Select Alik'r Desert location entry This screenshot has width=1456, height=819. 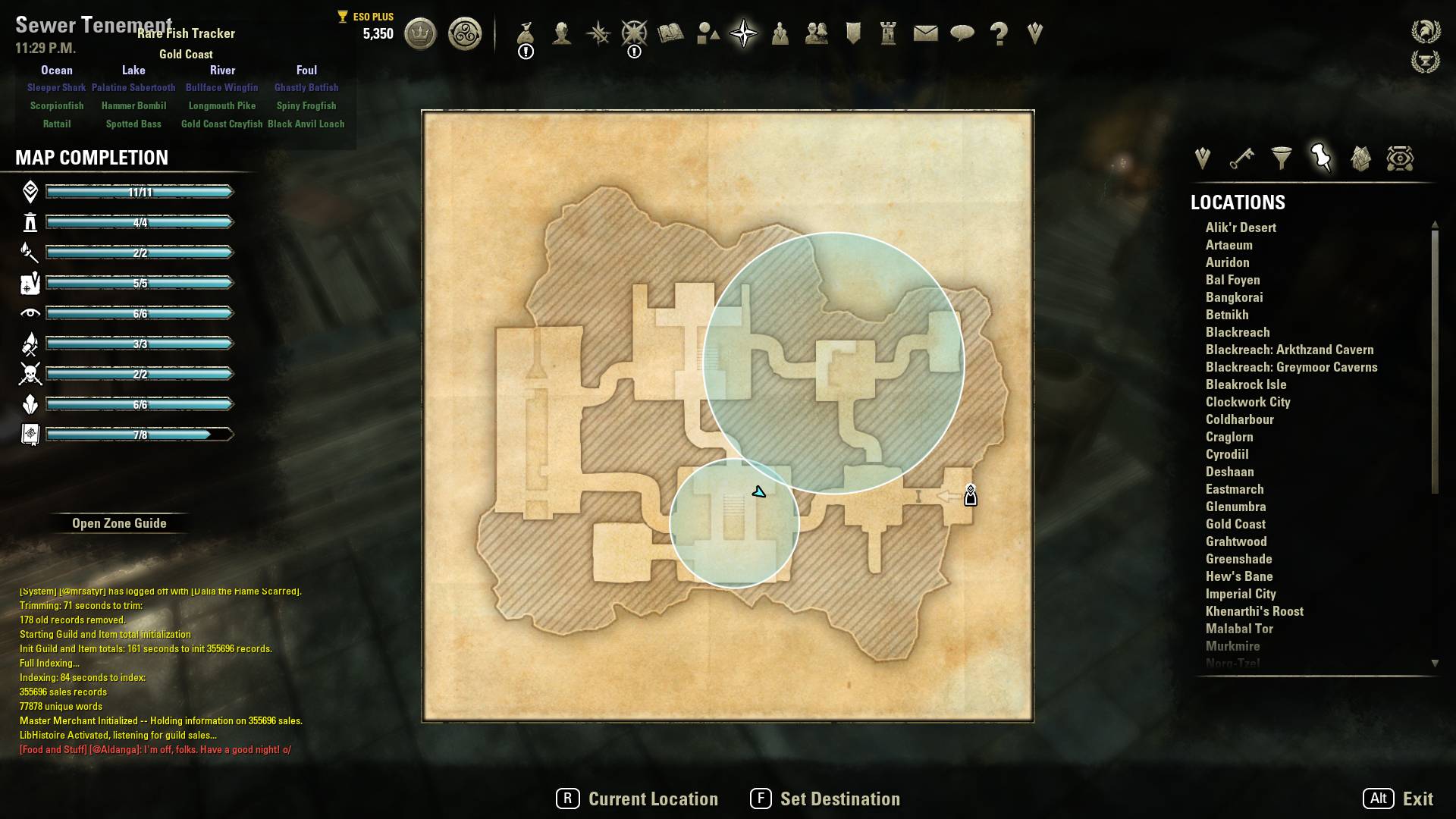click(x=1241, y=227)
